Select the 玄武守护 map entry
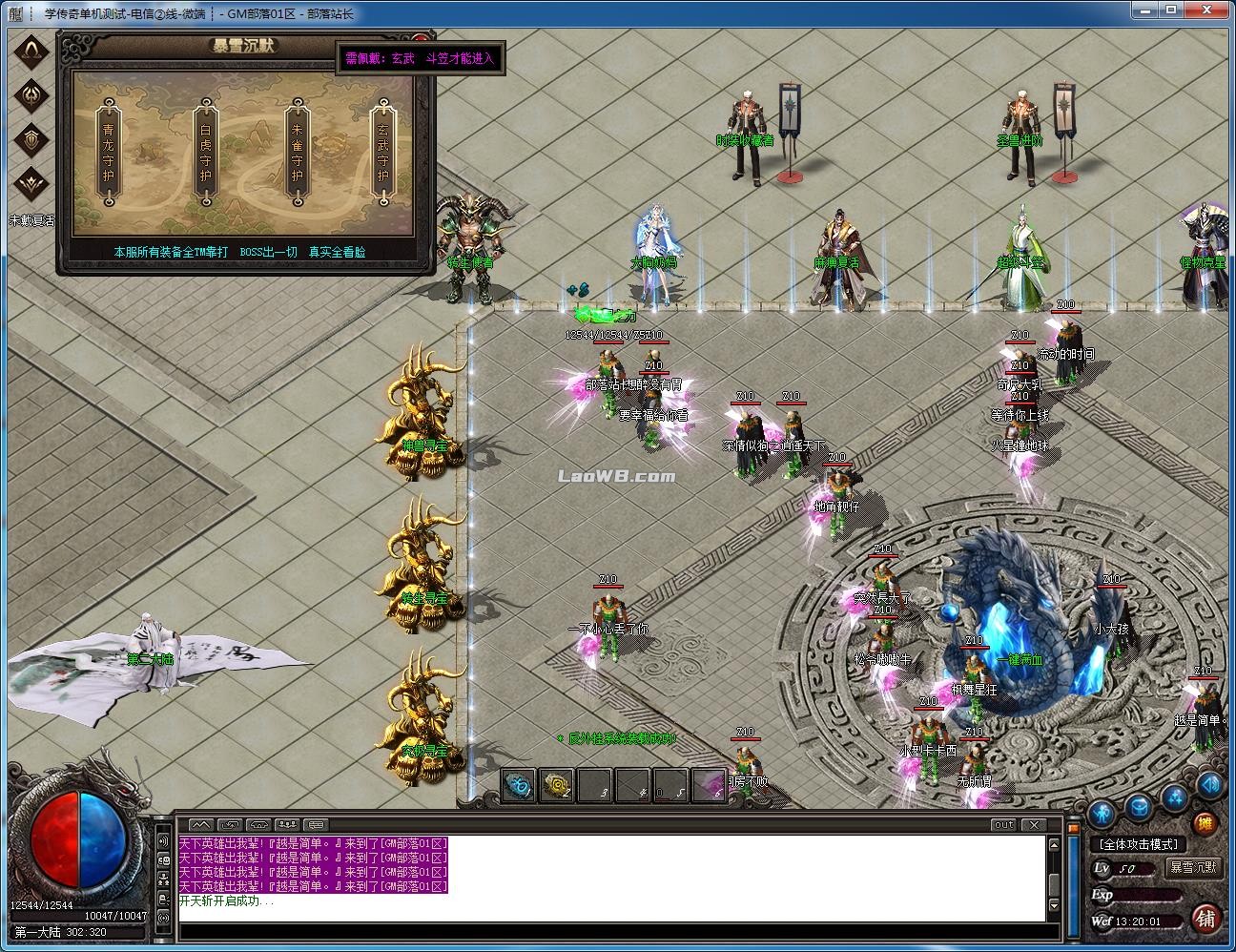The image size is (1236, 952). click(382, 153)
